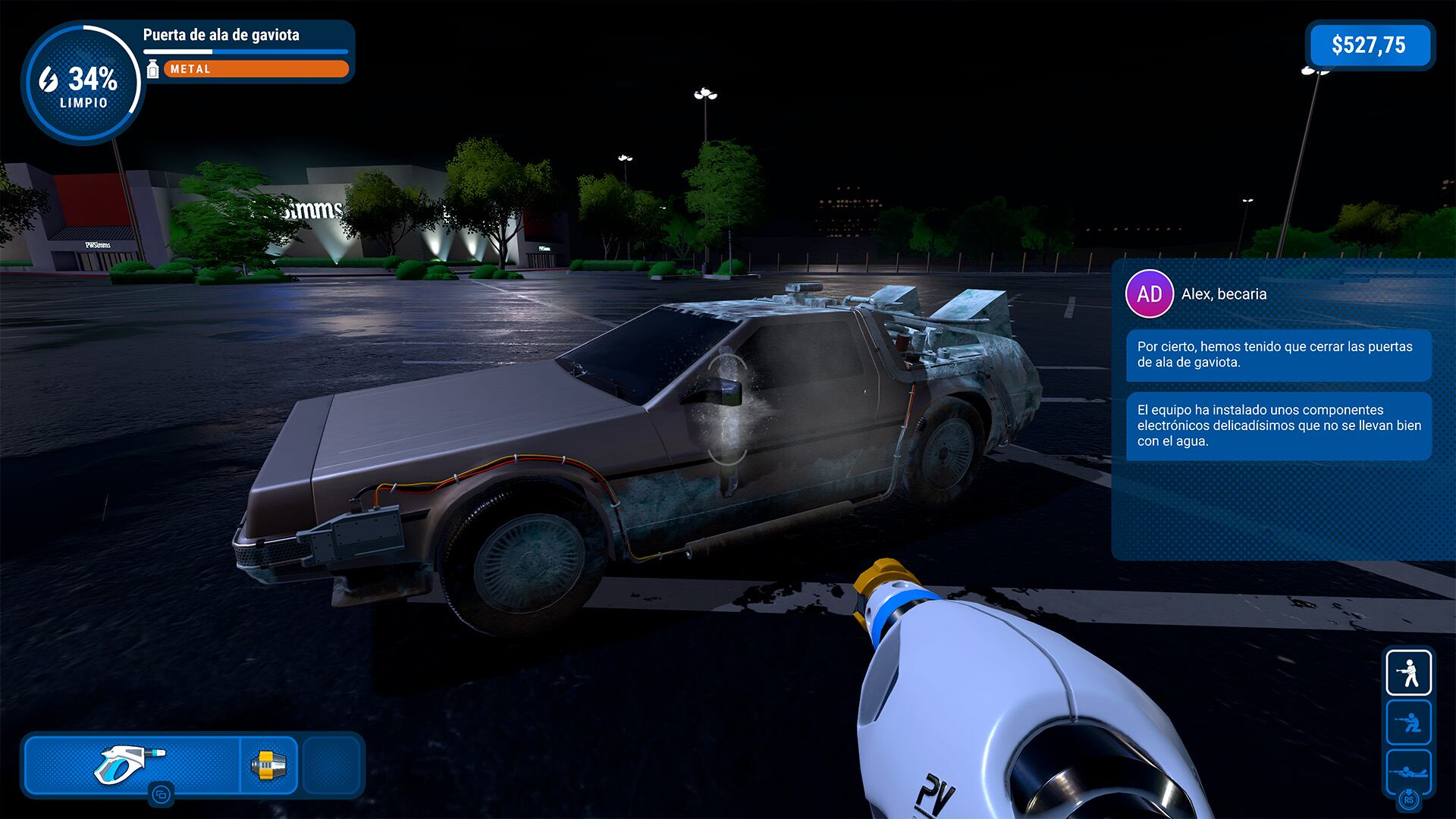Choose the yellow nozzle attachment slot
Screen dimensions: 1456x819
coord(268,765)
